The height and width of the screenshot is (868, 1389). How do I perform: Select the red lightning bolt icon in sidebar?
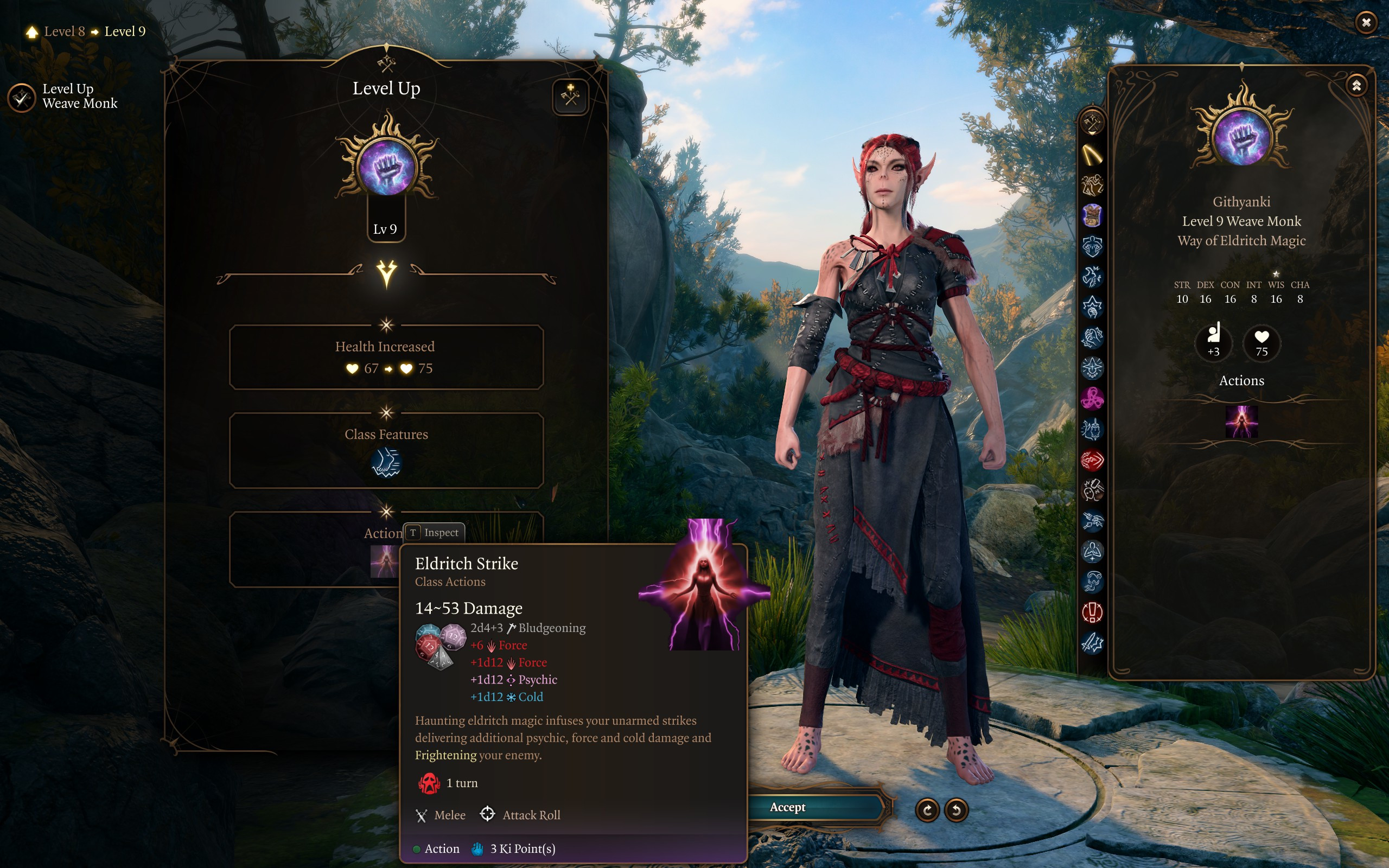pos(1092,459)
